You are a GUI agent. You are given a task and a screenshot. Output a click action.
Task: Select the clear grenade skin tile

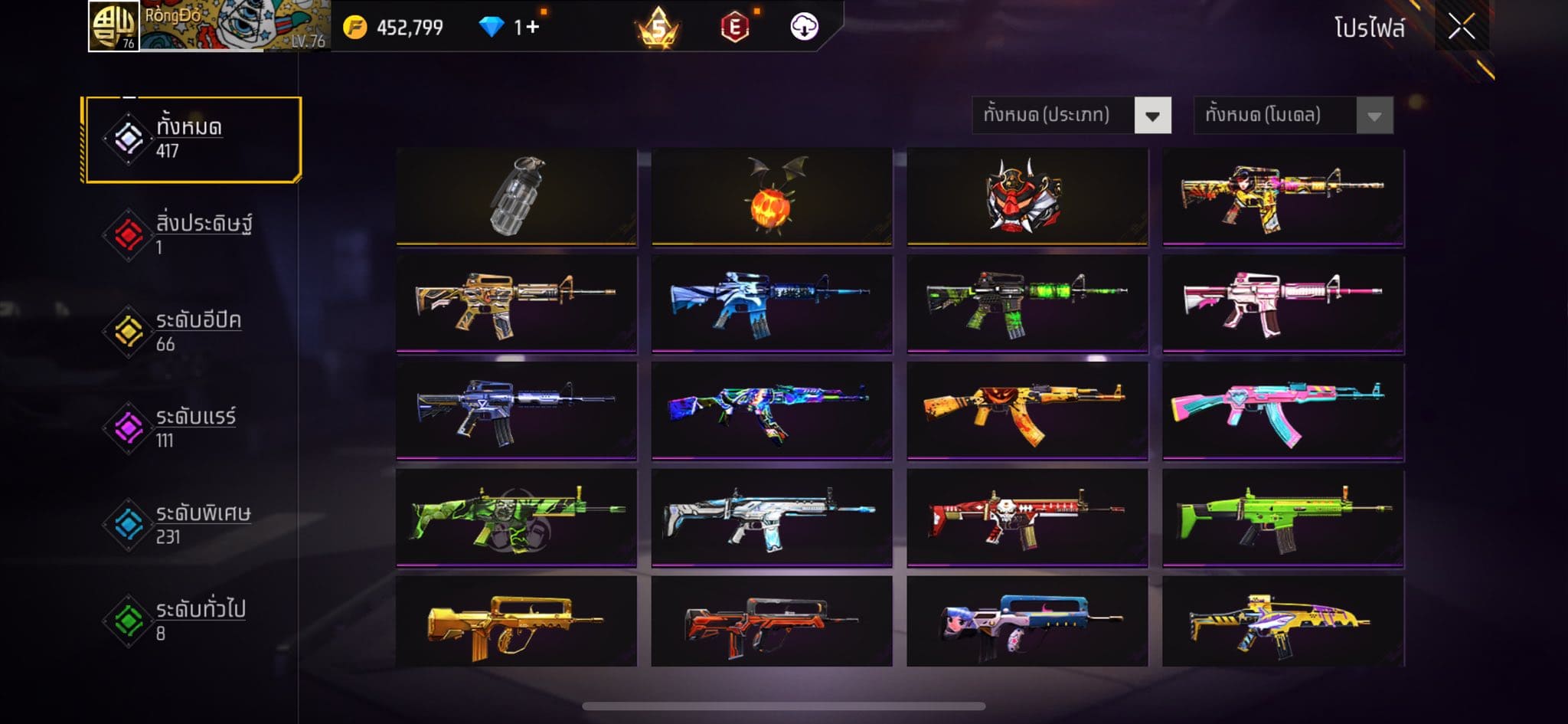tap(517, 196)
